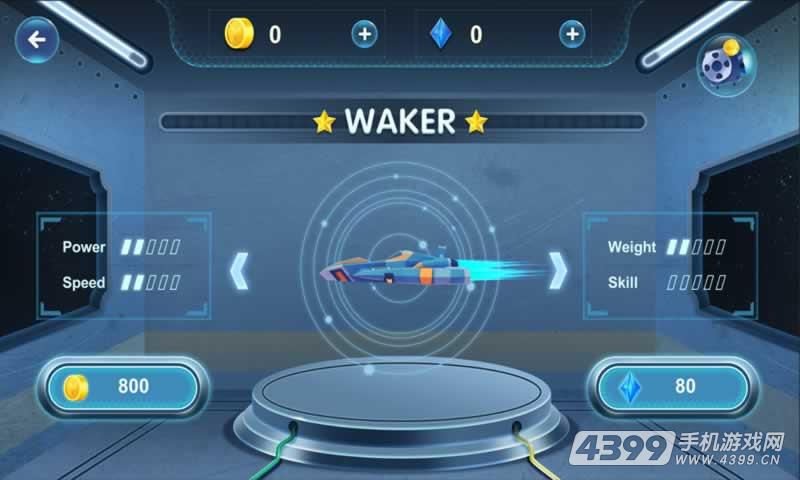
Task: Buy Waker for 80 diamonds
Action: (x=673, y=387)
